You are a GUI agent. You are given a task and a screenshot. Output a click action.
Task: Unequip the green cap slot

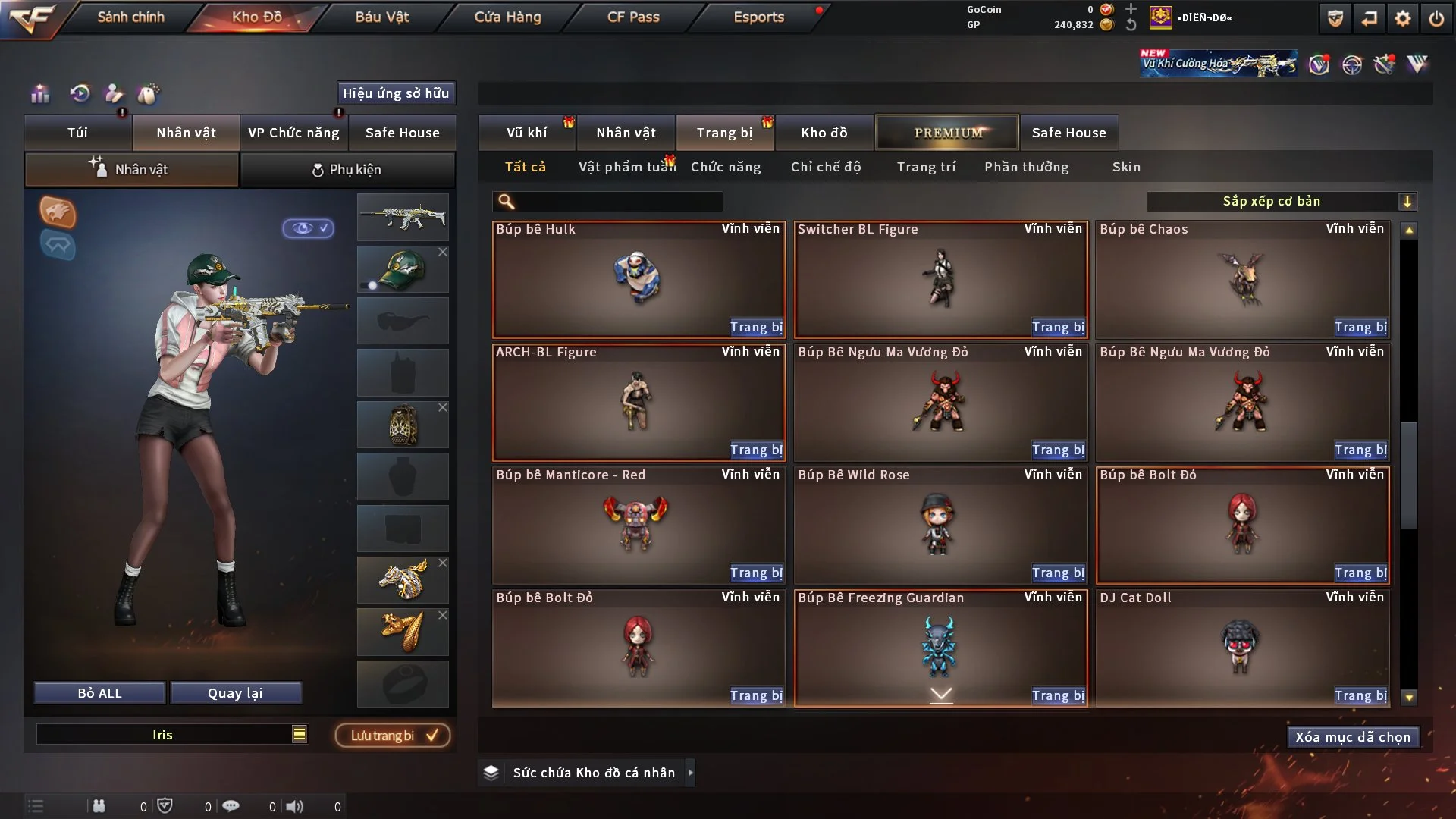[443, 252]
